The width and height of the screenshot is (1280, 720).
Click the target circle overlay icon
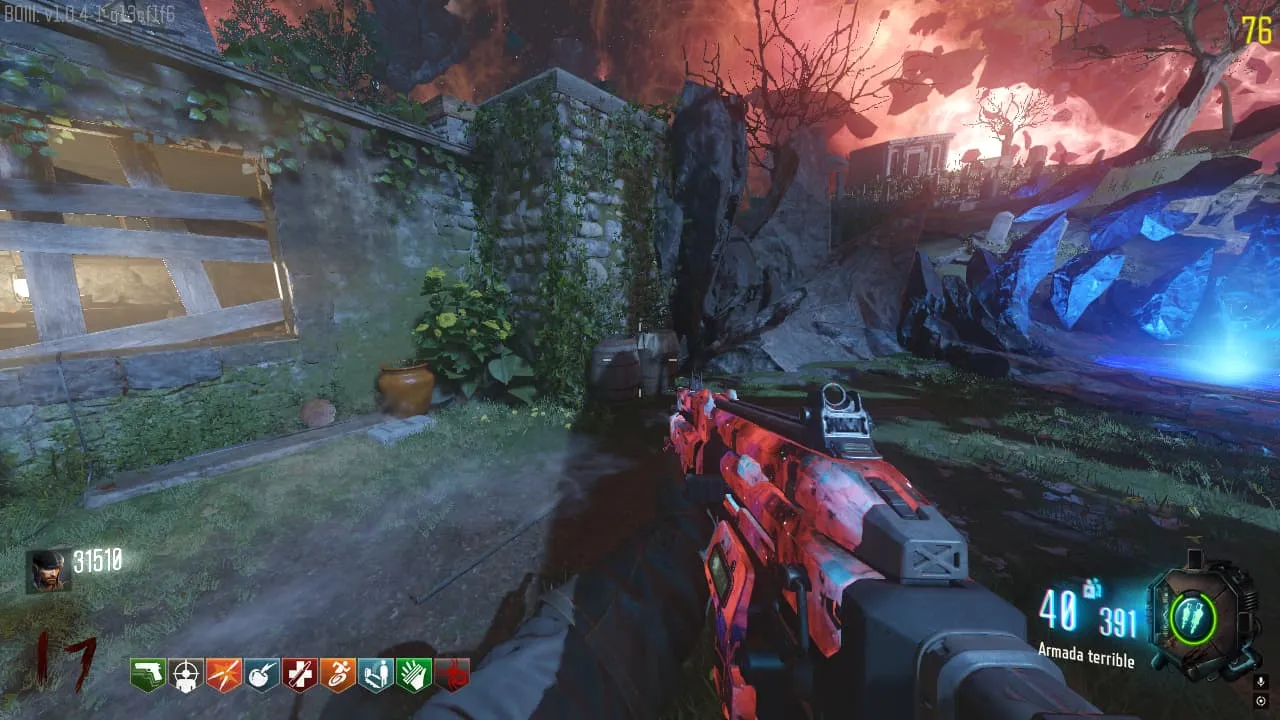pos(1260,701)
